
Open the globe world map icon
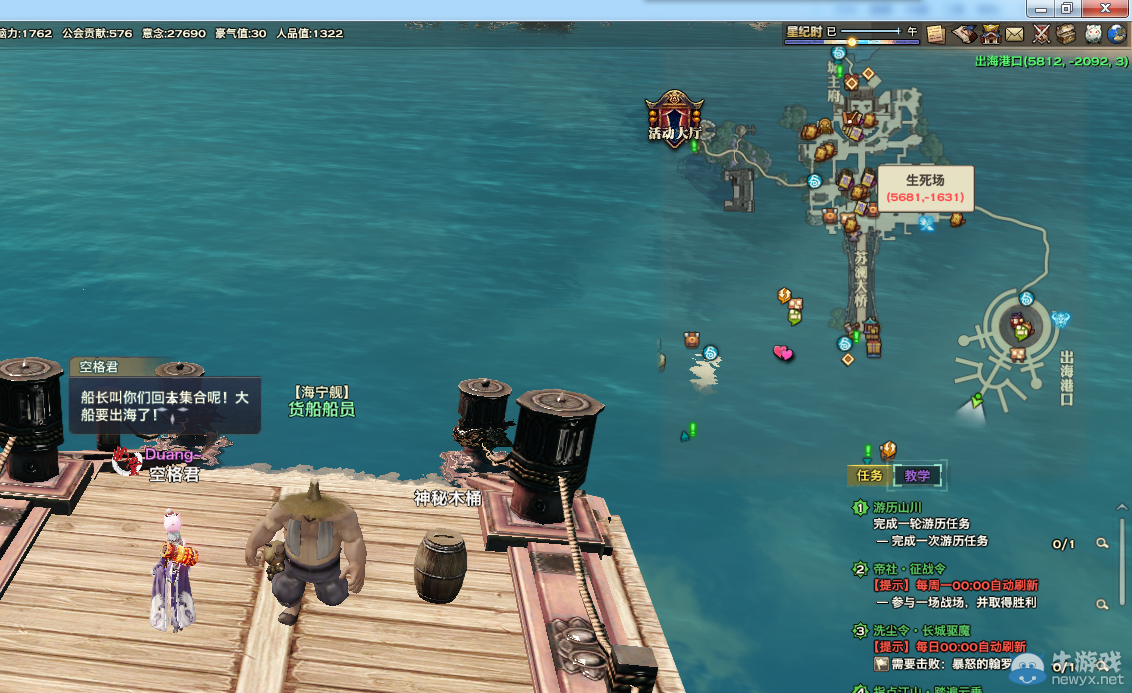point(1118,34)
